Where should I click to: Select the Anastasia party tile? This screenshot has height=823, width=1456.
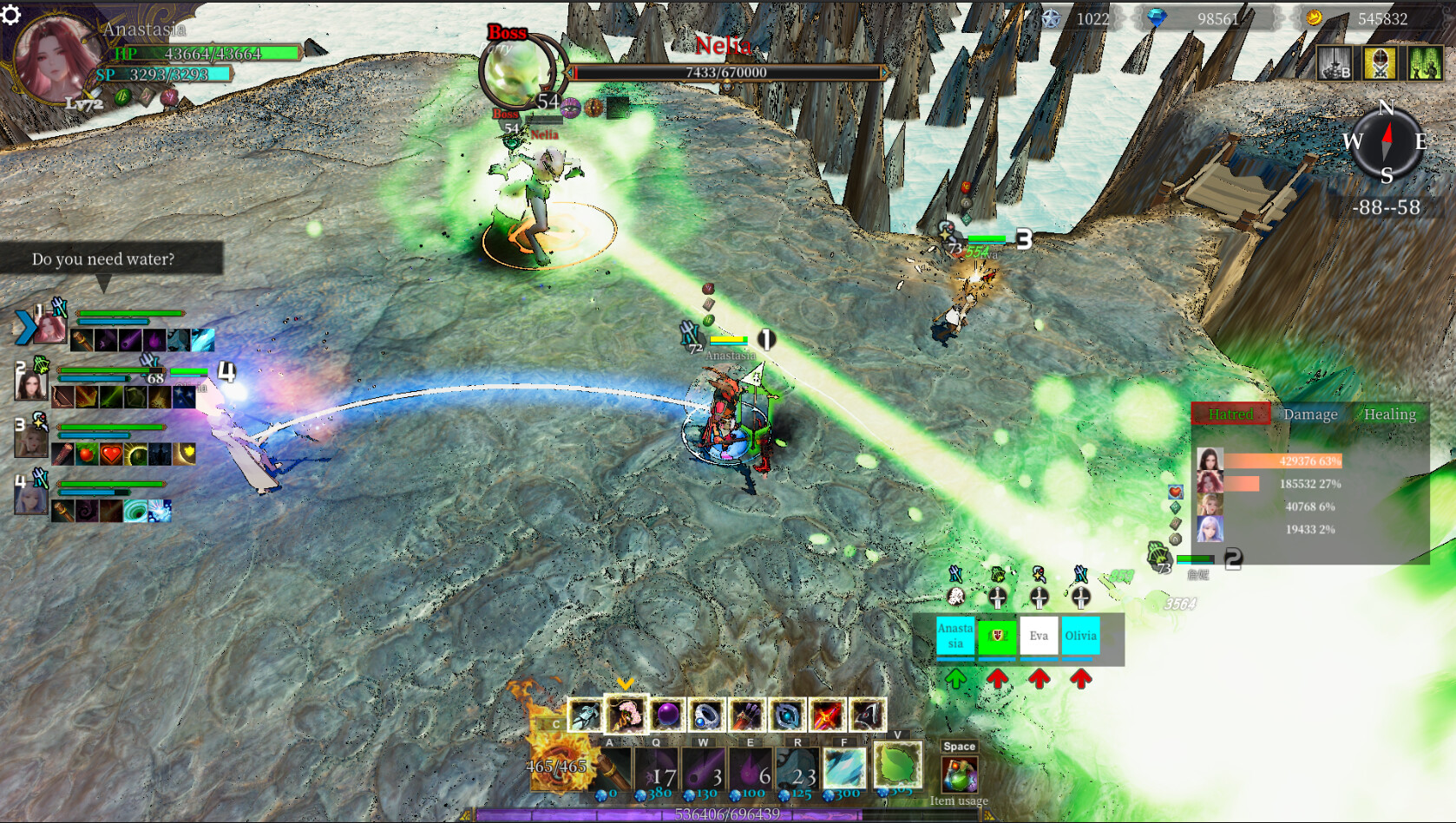click(x=955, y=636)
